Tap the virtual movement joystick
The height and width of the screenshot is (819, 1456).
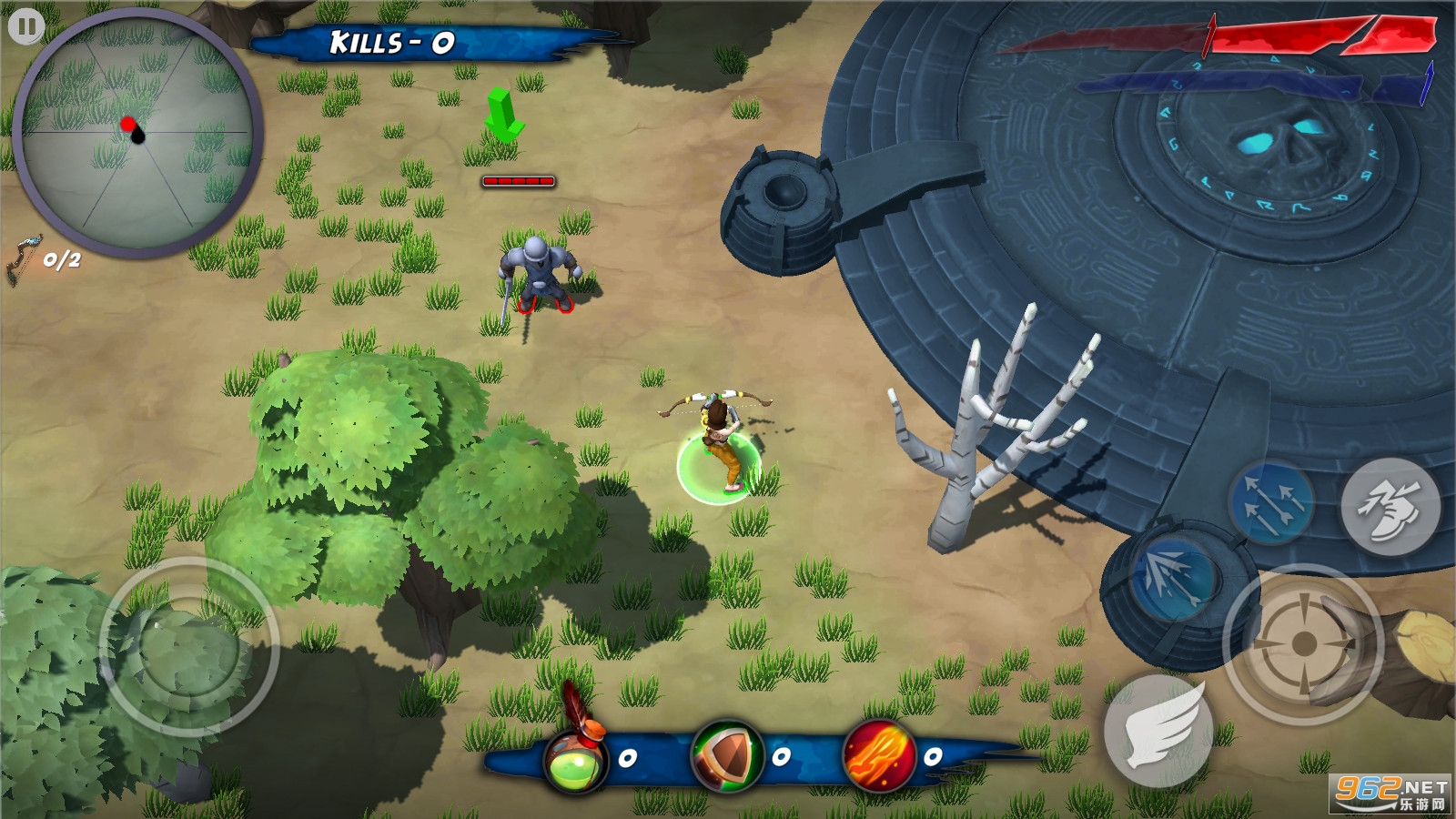coord(188,647)
